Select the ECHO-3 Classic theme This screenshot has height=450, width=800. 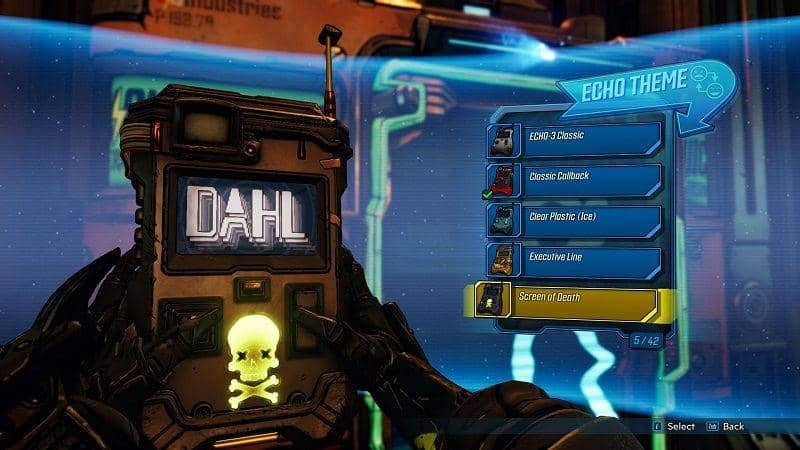[576, 140]
